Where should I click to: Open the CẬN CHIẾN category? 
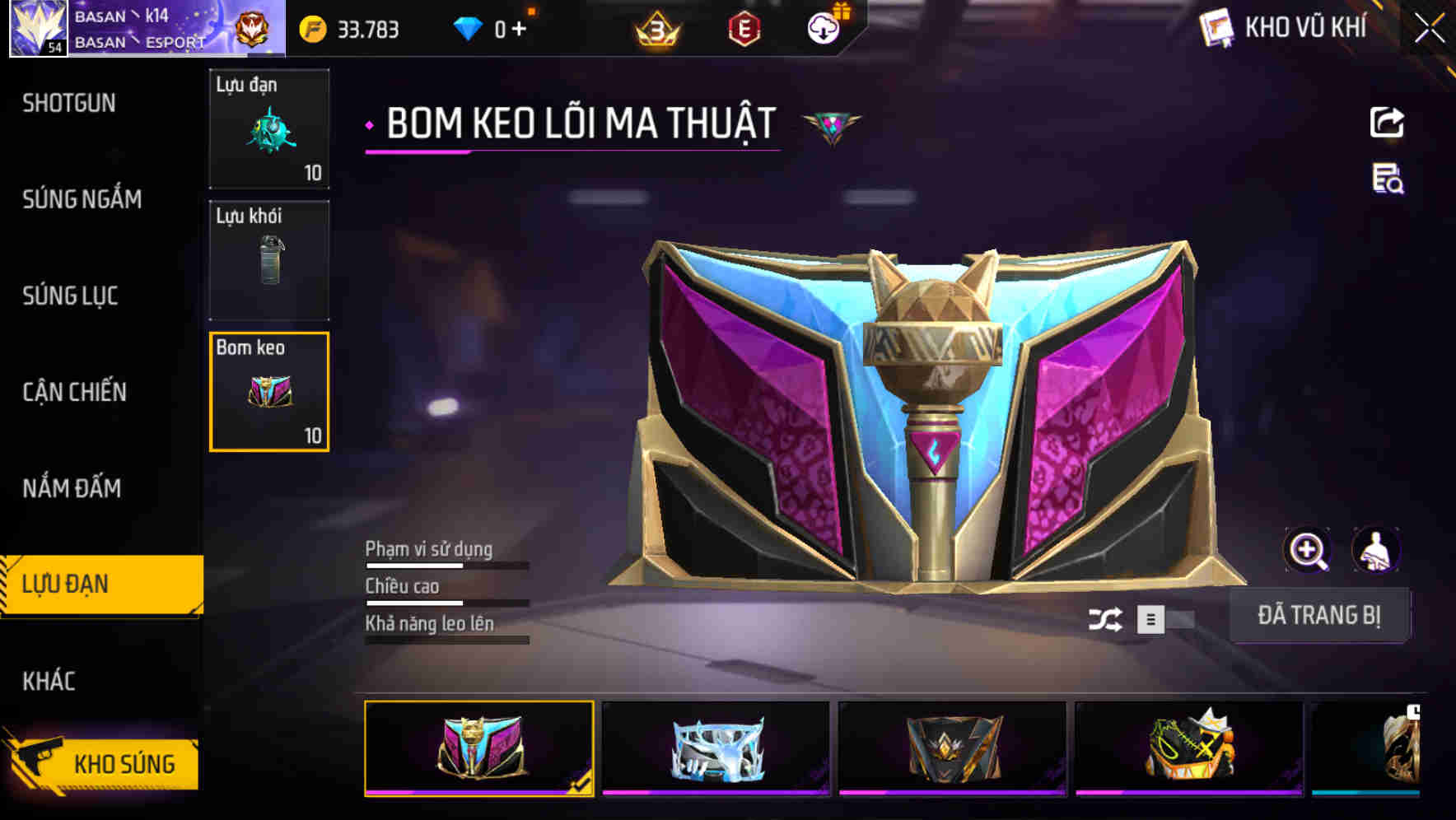[x=74, y=393]
